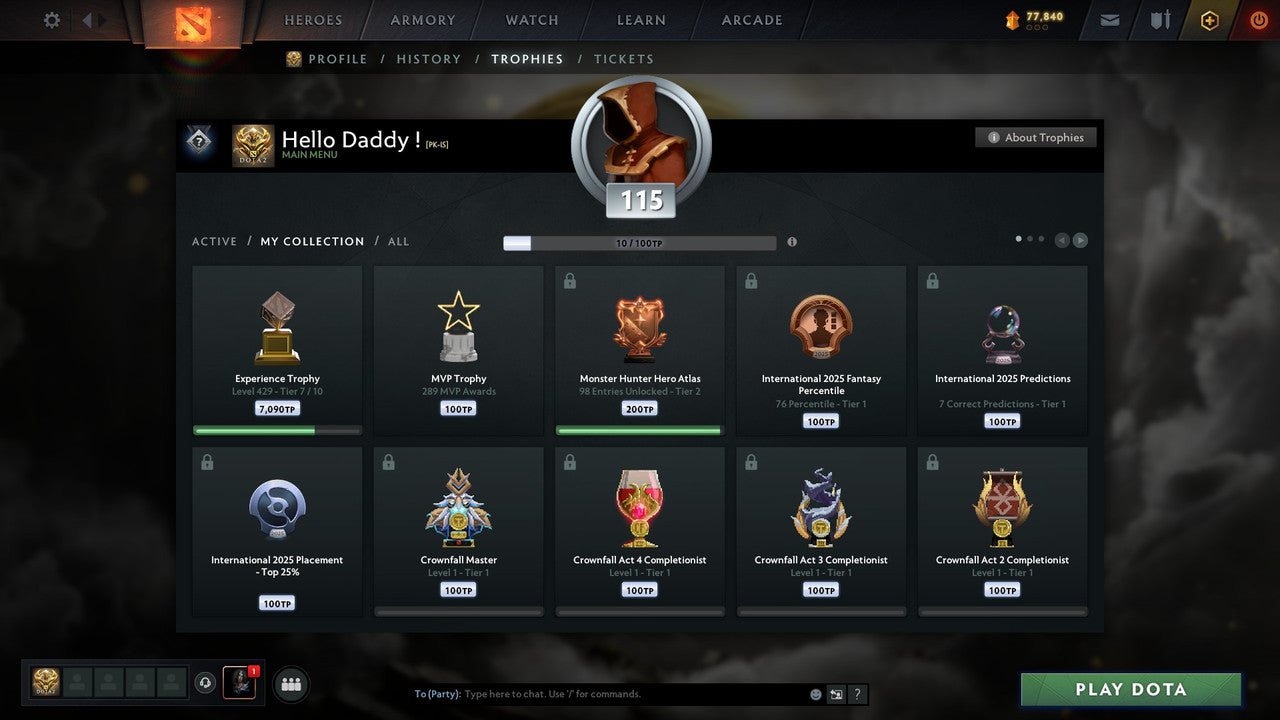
Task: Open the mail notifications icon
Action: (1108, 19)
